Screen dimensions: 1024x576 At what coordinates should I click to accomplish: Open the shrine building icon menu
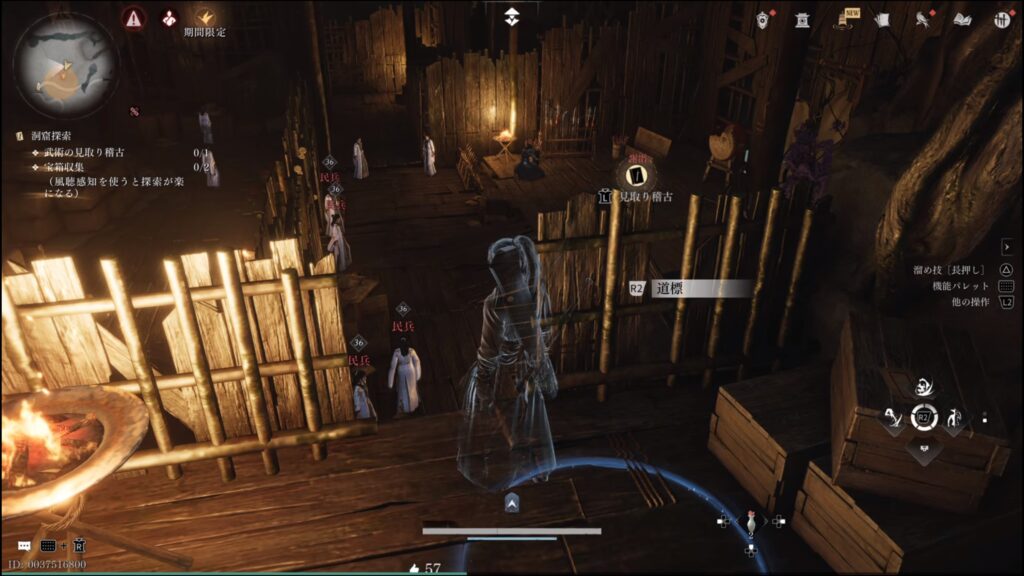pyautogui.click(x=802, y=20)
